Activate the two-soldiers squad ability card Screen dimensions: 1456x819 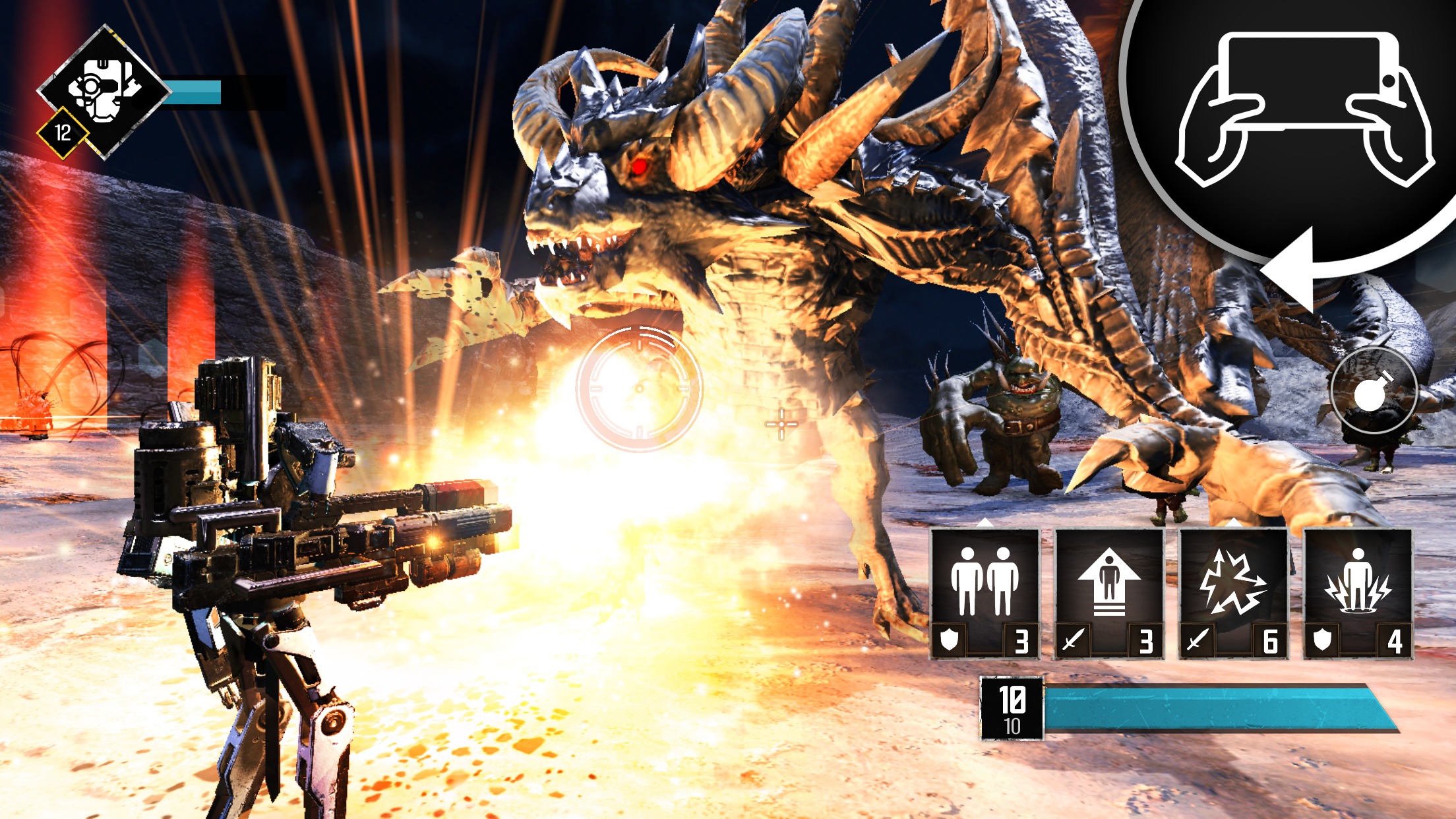pyautogui.click(x=985, y=593)
